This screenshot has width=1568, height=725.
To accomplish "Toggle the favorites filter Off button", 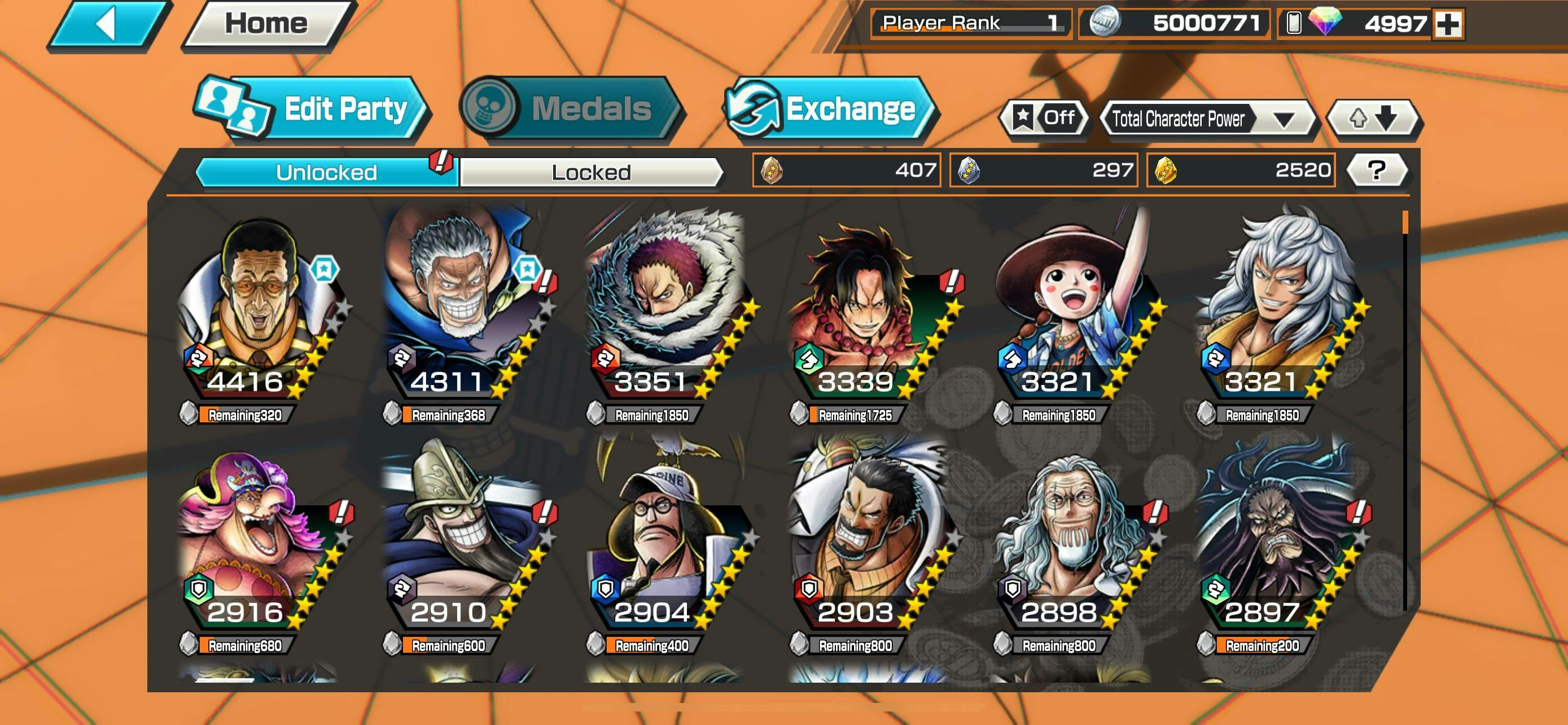I will (1045, 117).
